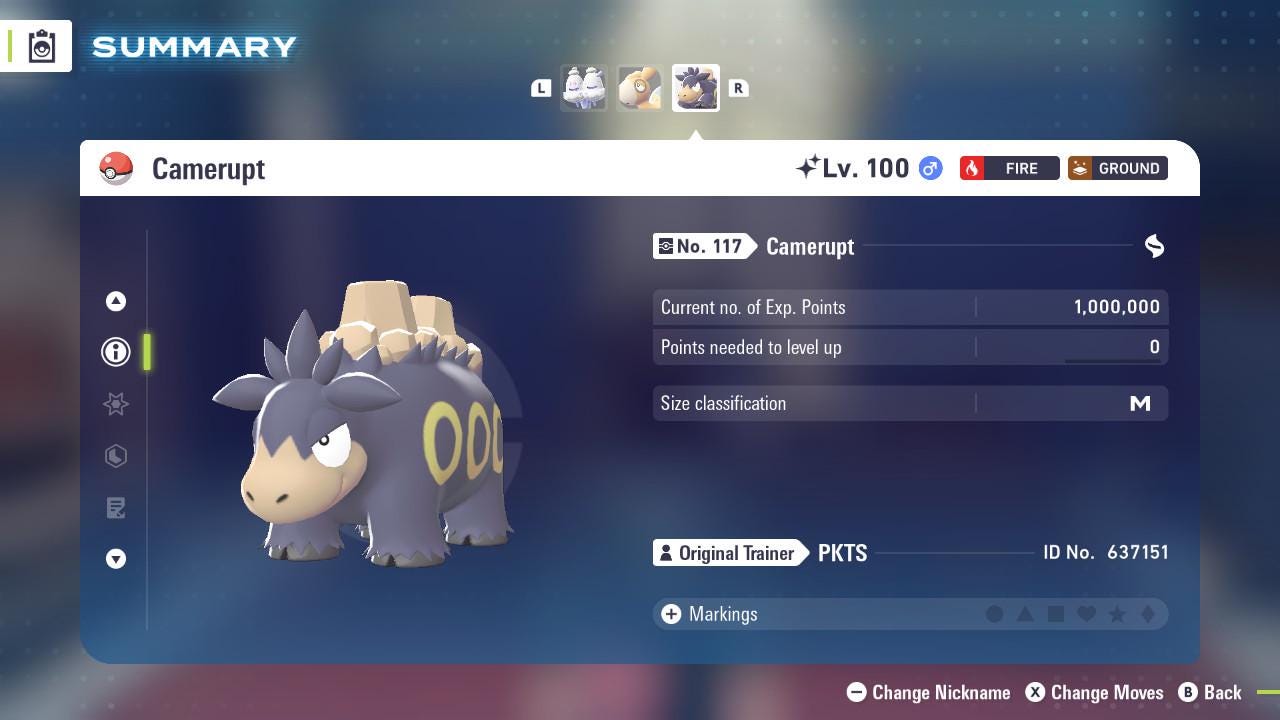This screenshot has height=720, width=1280.
Task: Open the Info page from the sidebar
Action: tap(115, 352)
